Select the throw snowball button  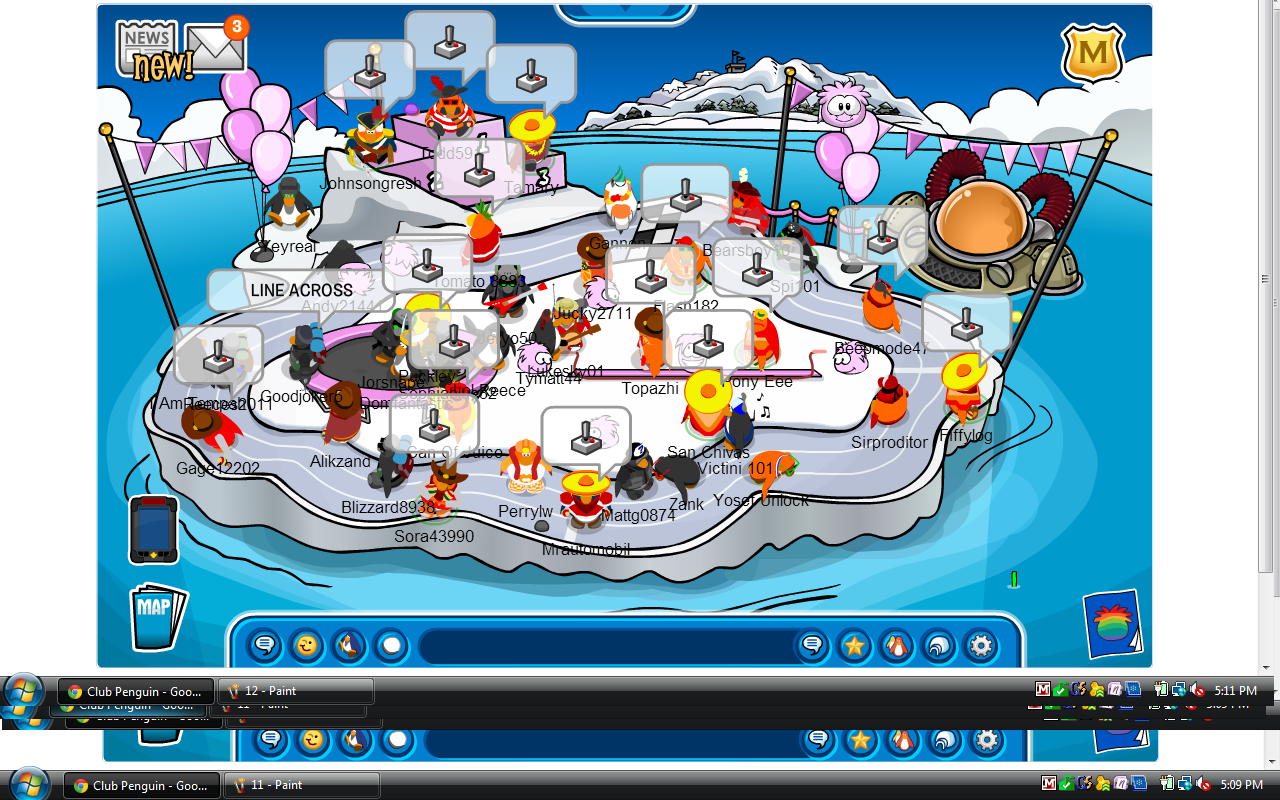(391, 646)
